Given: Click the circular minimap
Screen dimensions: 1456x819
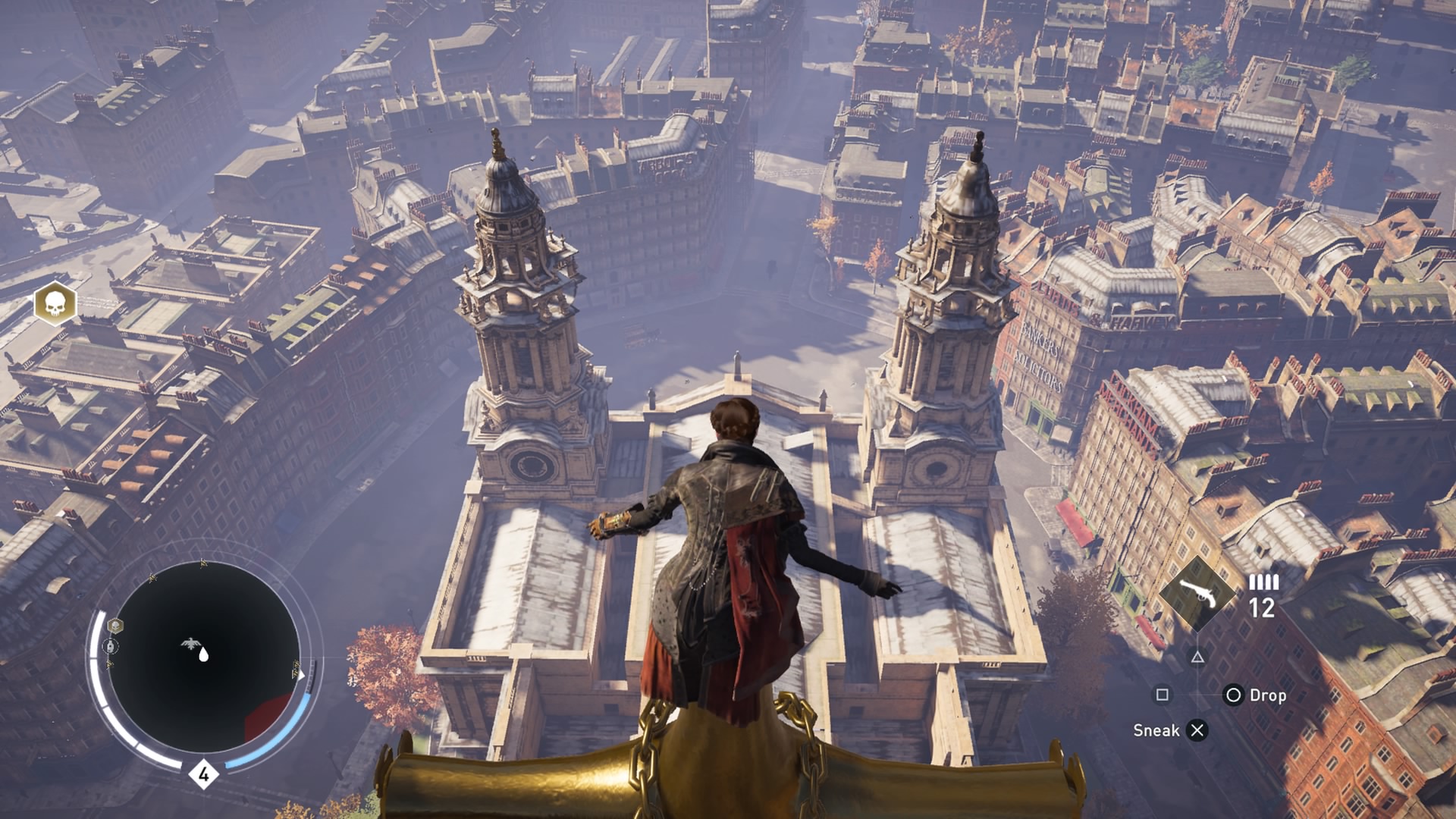Looking at the screenshot, I should pos(203,657).
